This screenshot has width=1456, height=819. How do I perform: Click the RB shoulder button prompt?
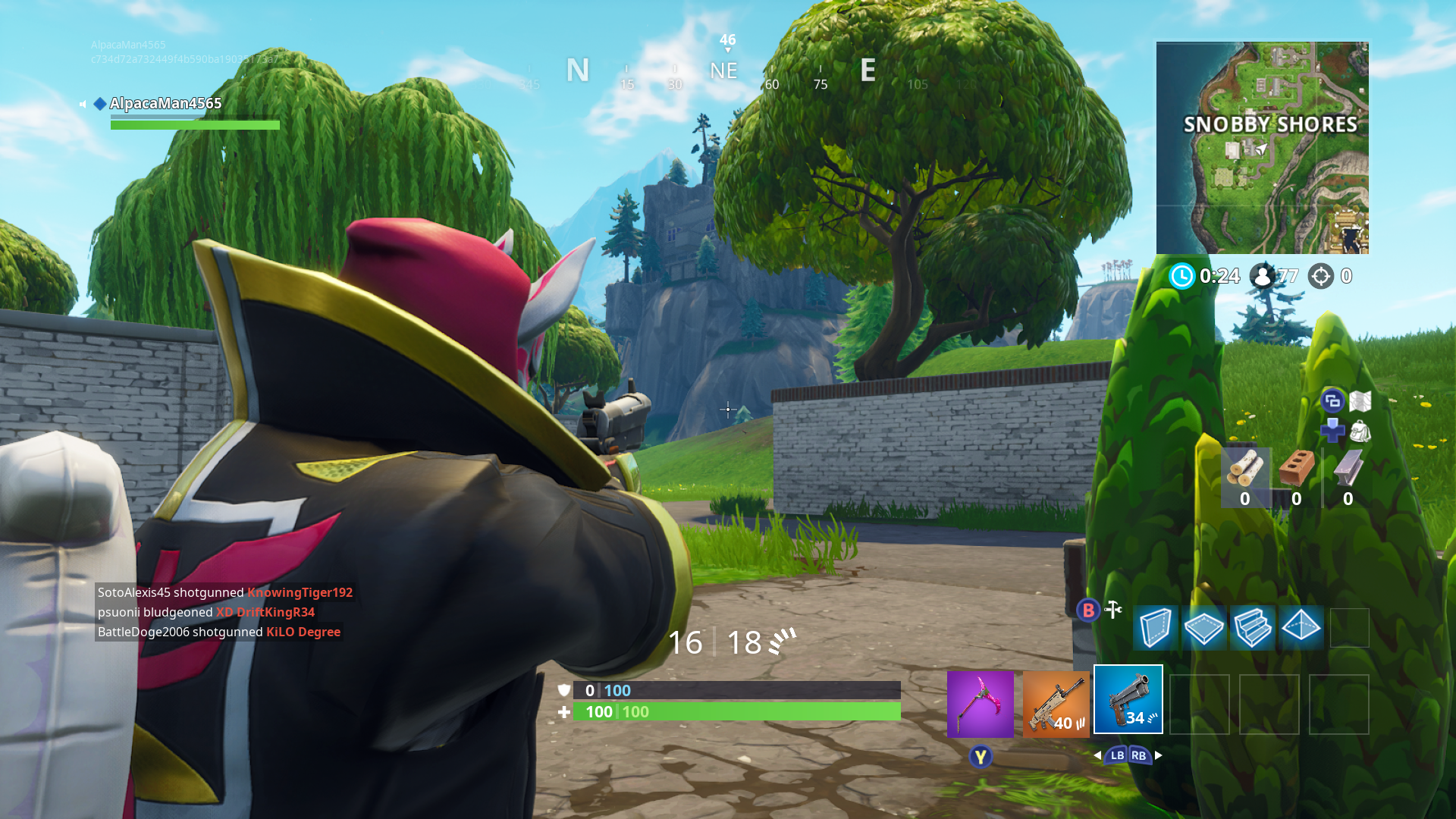point(1138,755)
